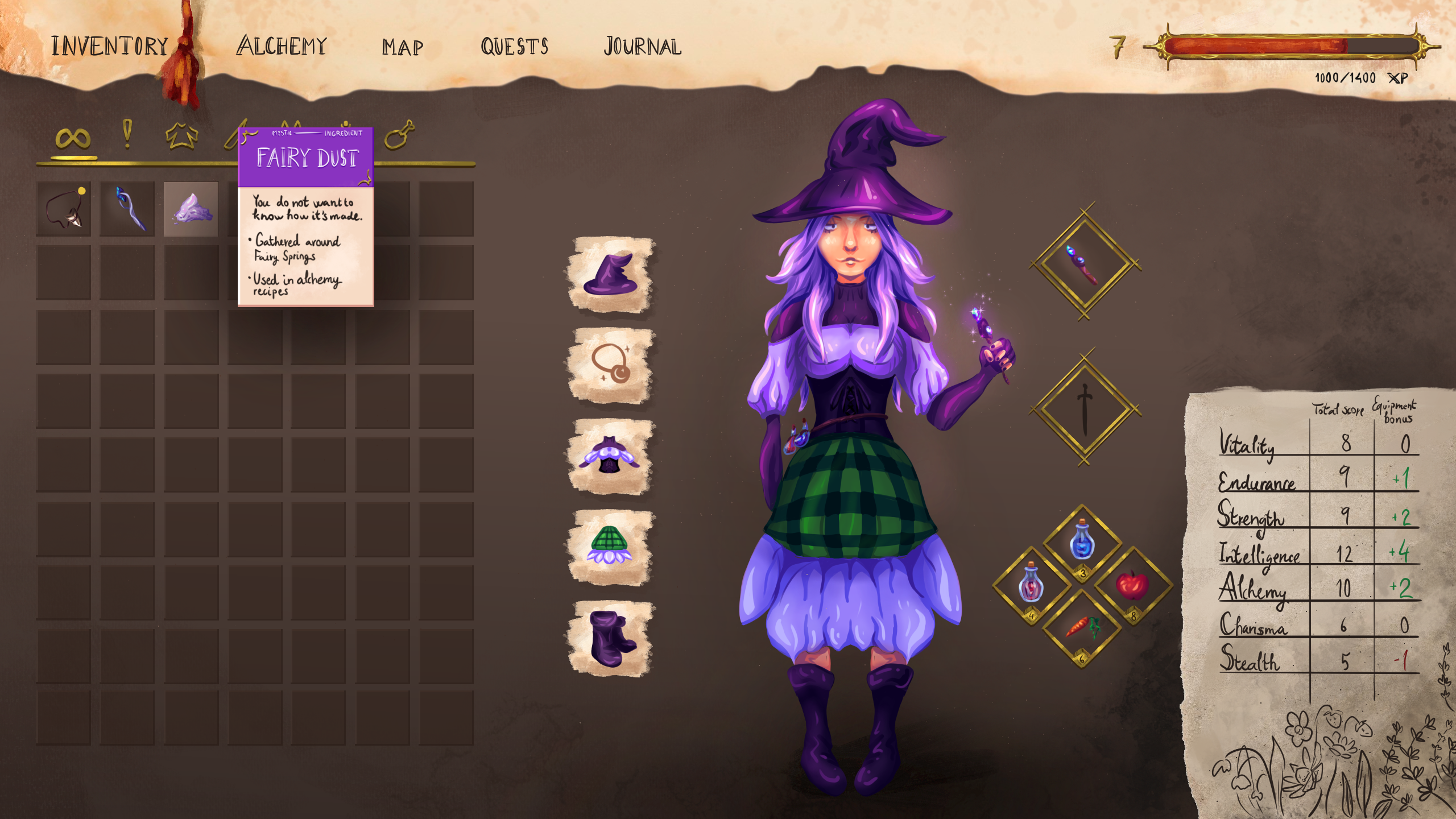Viewport: 1456px width, 819px height.
Task: Select the purple boots equipment slot
Action: [x=611, y=638]
